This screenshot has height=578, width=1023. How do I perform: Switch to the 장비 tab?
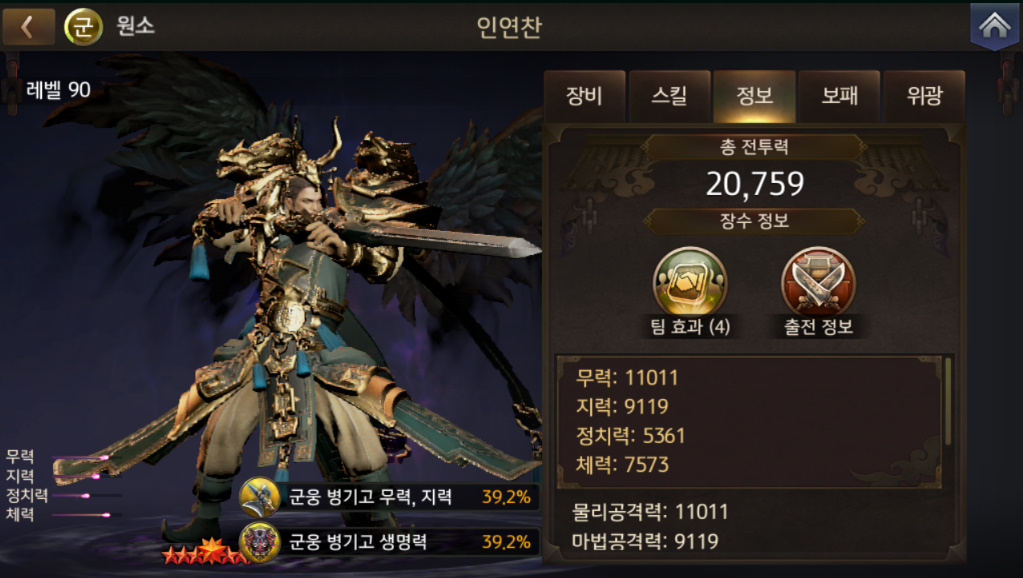[584, 97]
